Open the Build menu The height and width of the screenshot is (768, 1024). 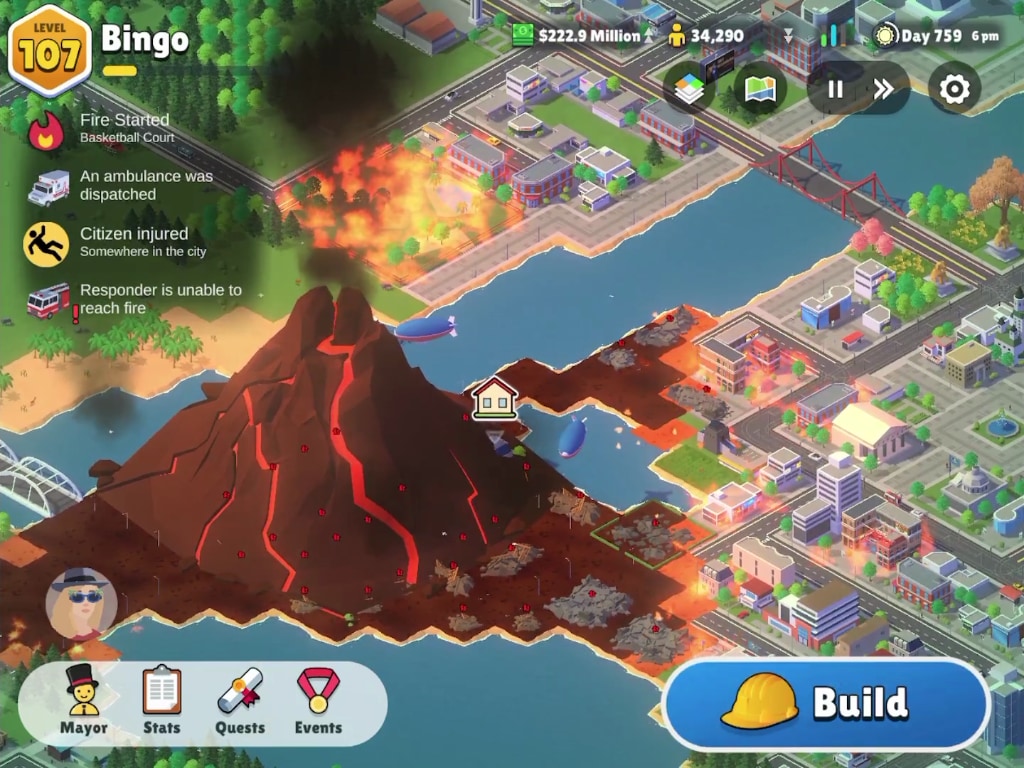click(826, 703)
